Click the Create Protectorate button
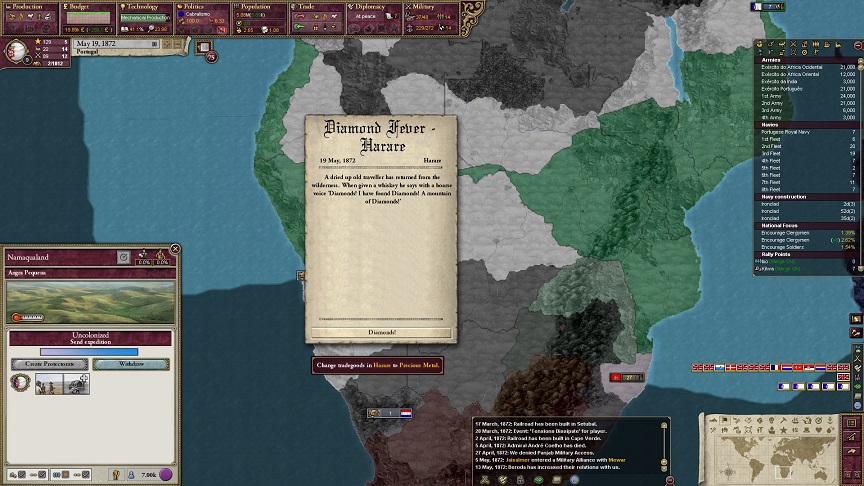864x486 pixels. (47, 364)
